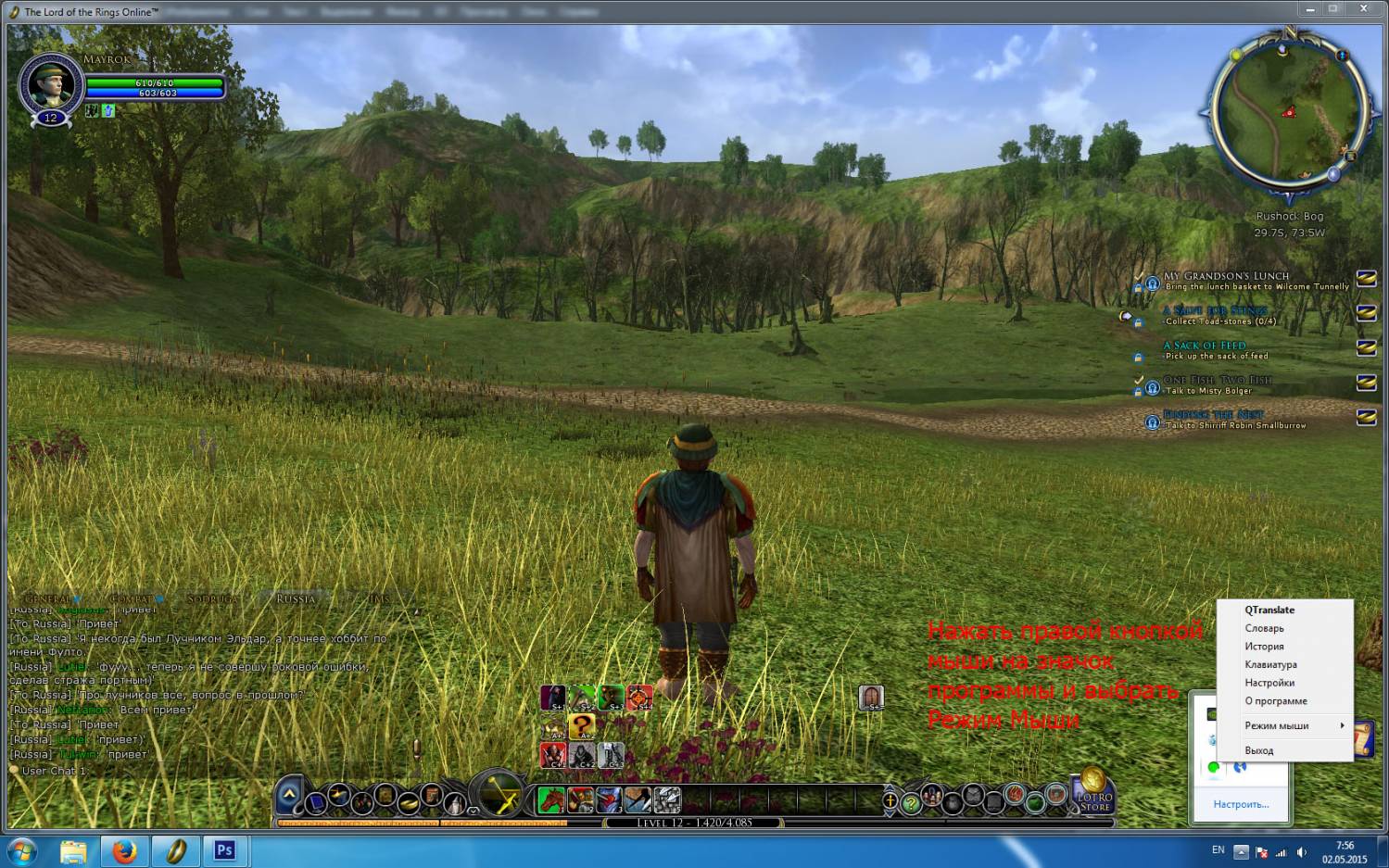This screenshot has width=1389, height=868.
Task: Choose Настройки in the QTranslate menu
Action: pos(1269,683)
